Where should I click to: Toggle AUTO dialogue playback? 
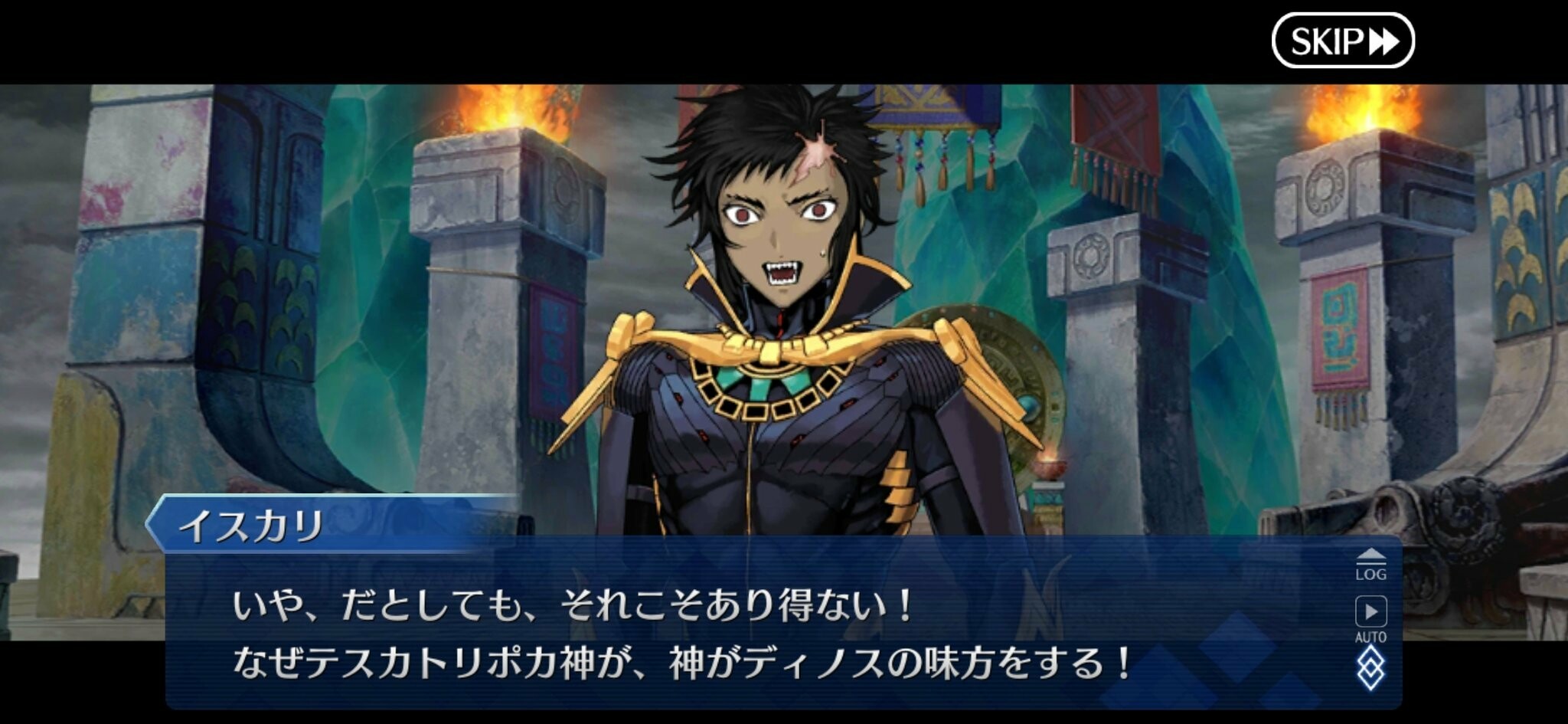[1370, 618]
